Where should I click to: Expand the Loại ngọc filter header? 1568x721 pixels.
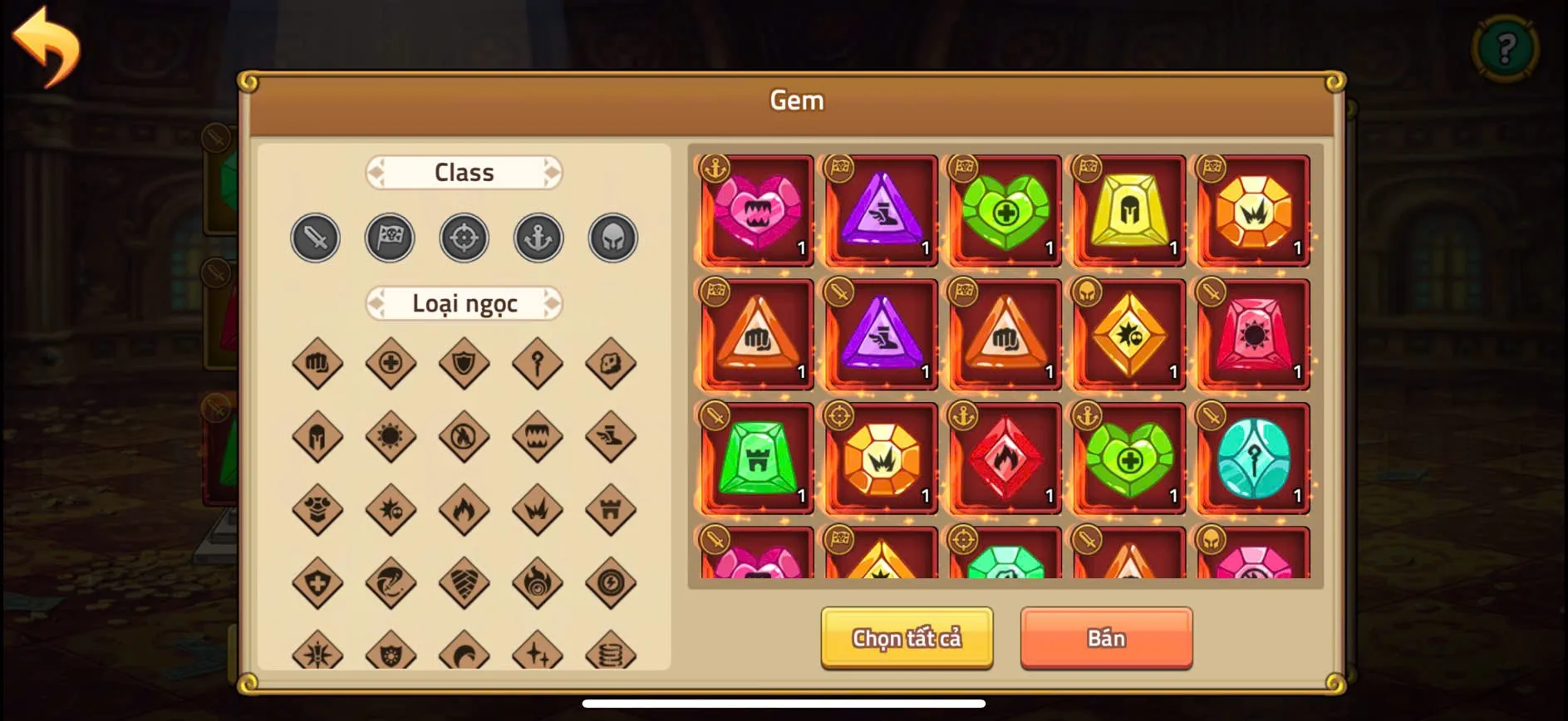pyautogui.click(x=464, y=304)
